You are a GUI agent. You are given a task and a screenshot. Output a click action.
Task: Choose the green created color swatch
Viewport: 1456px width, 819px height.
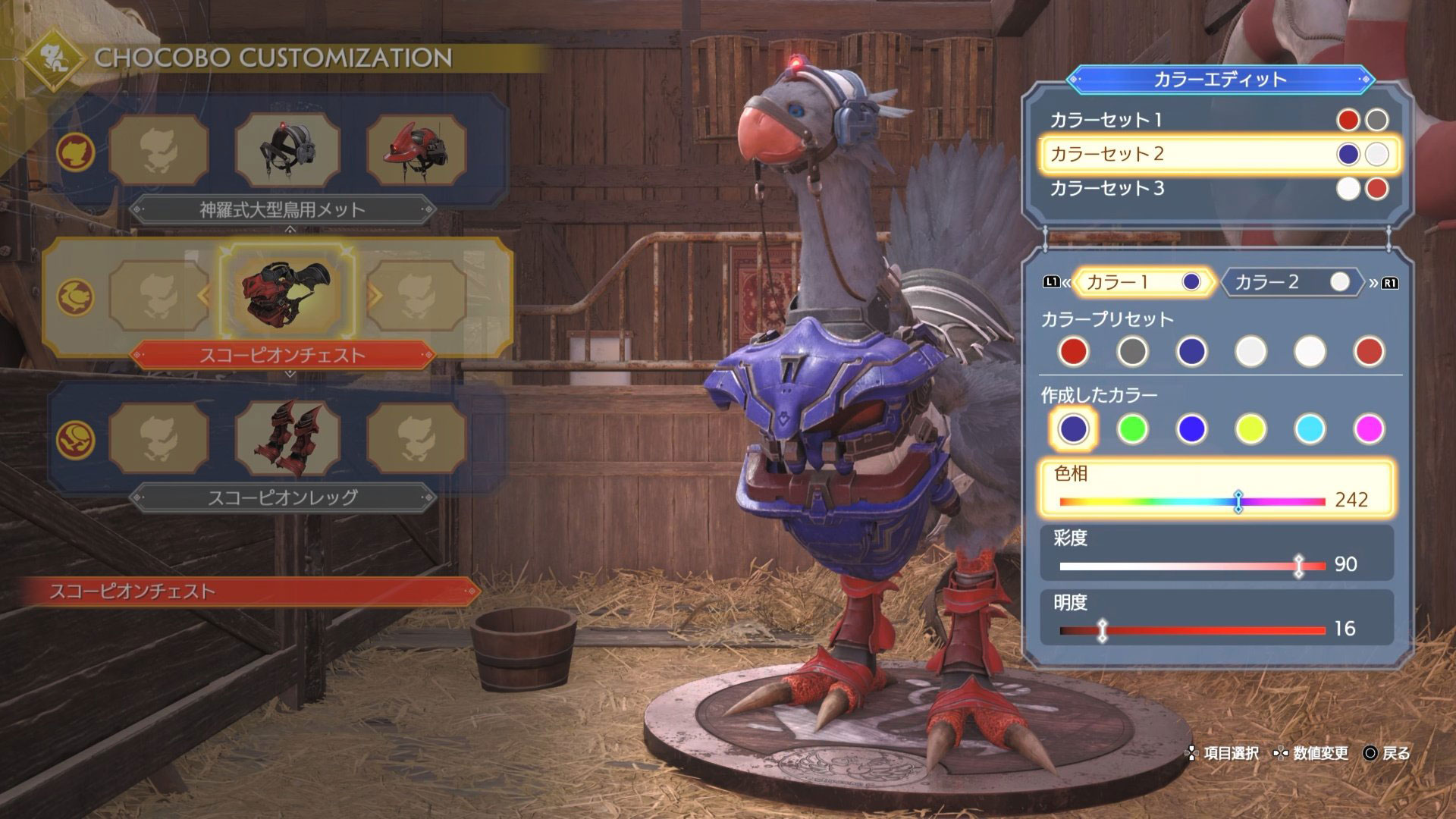coord(1132,428)
